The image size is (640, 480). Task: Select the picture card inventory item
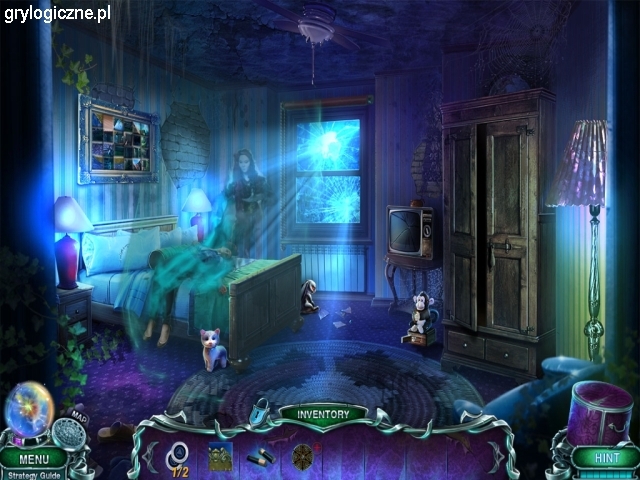220,455
